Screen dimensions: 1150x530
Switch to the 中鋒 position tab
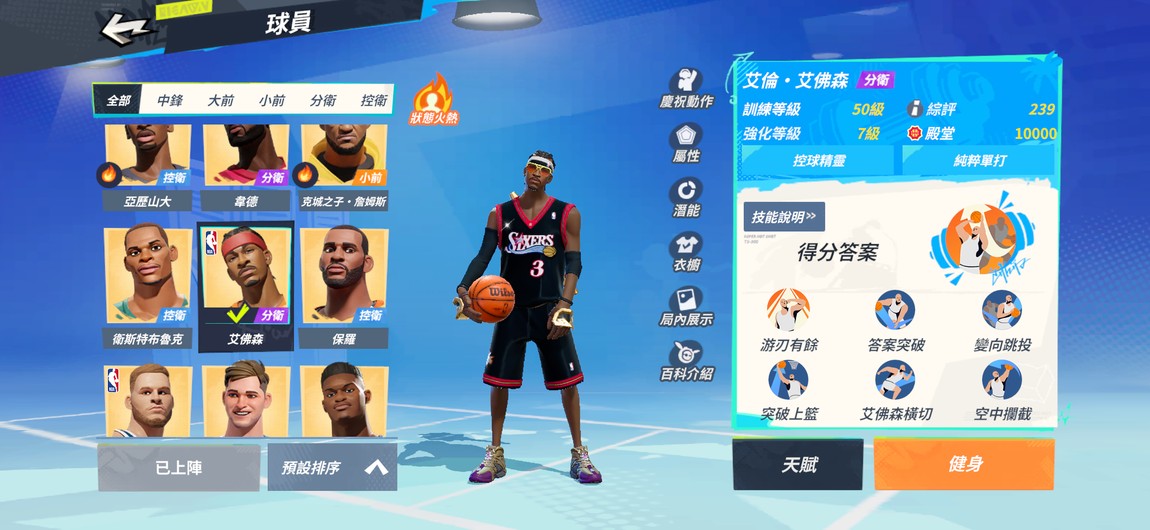(x=169, y=100)
